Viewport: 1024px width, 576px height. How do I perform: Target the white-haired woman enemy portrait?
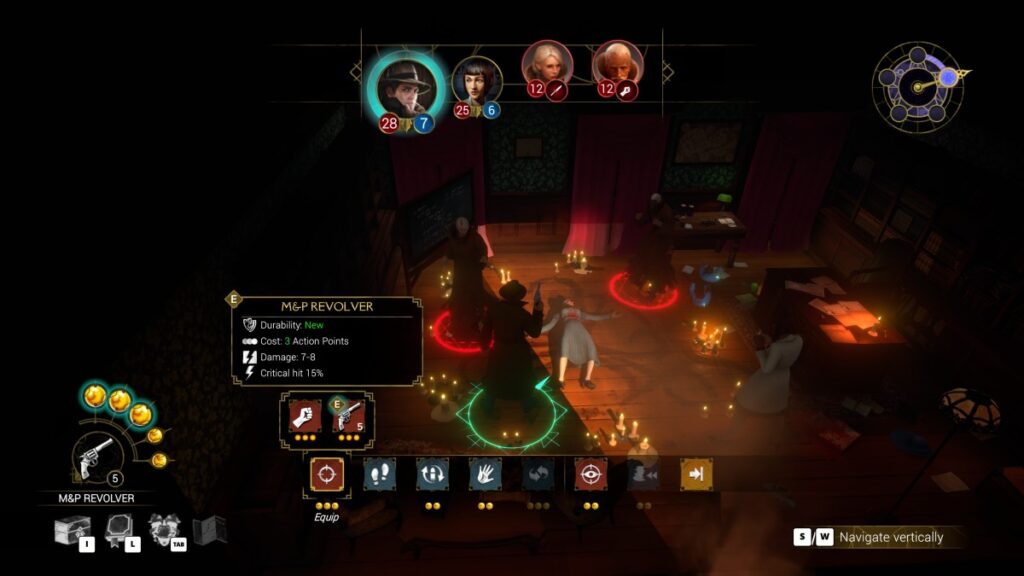click(547, 66)
